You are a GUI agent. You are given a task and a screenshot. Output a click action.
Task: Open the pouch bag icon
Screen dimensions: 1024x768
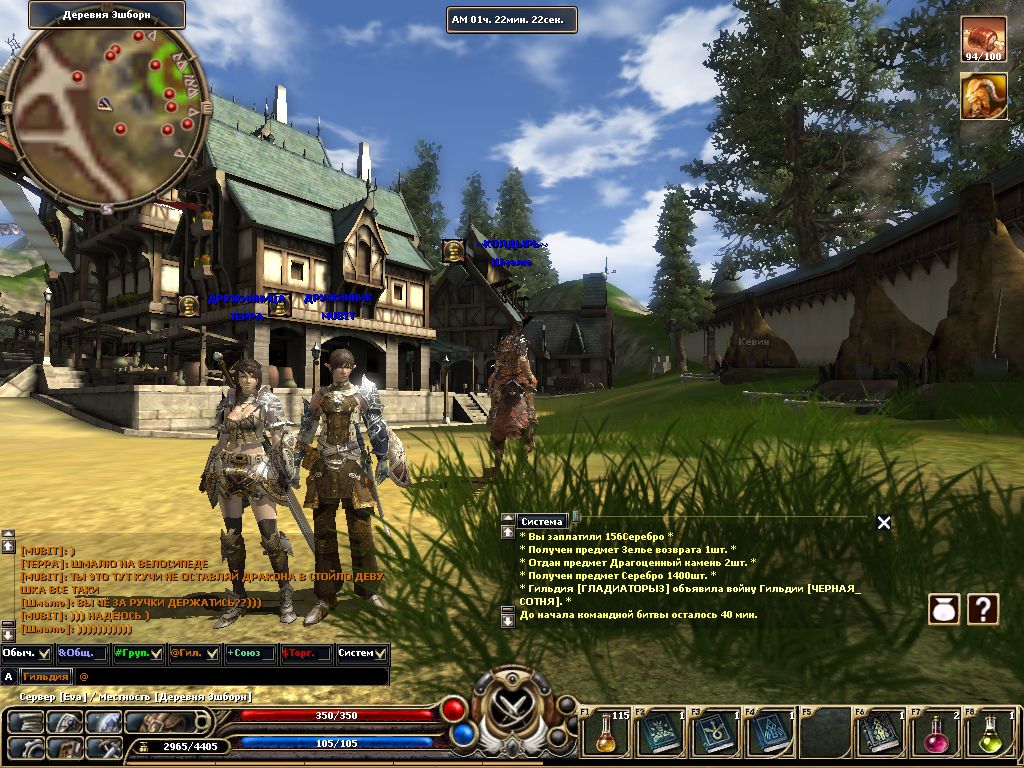coord(944,608)
